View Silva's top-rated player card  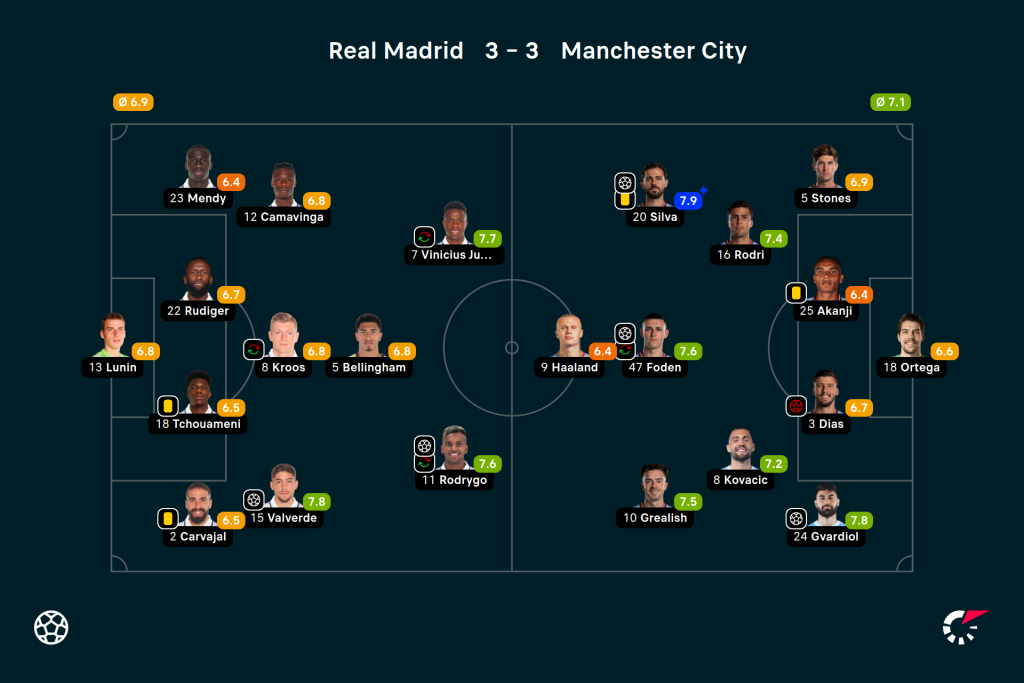pyautogui.click(x=655, y=186)
